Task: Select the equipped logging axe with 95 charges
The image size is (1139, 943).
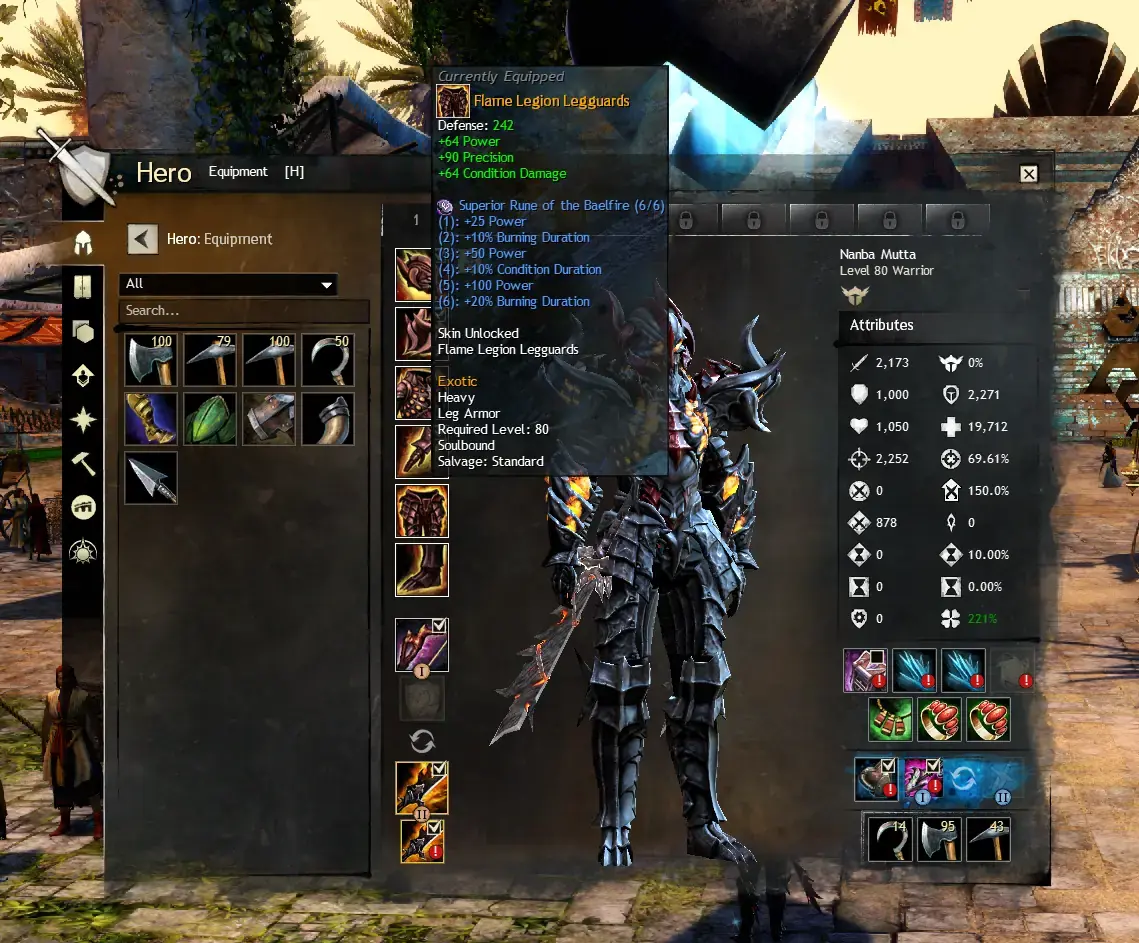Action: (939, 839)
